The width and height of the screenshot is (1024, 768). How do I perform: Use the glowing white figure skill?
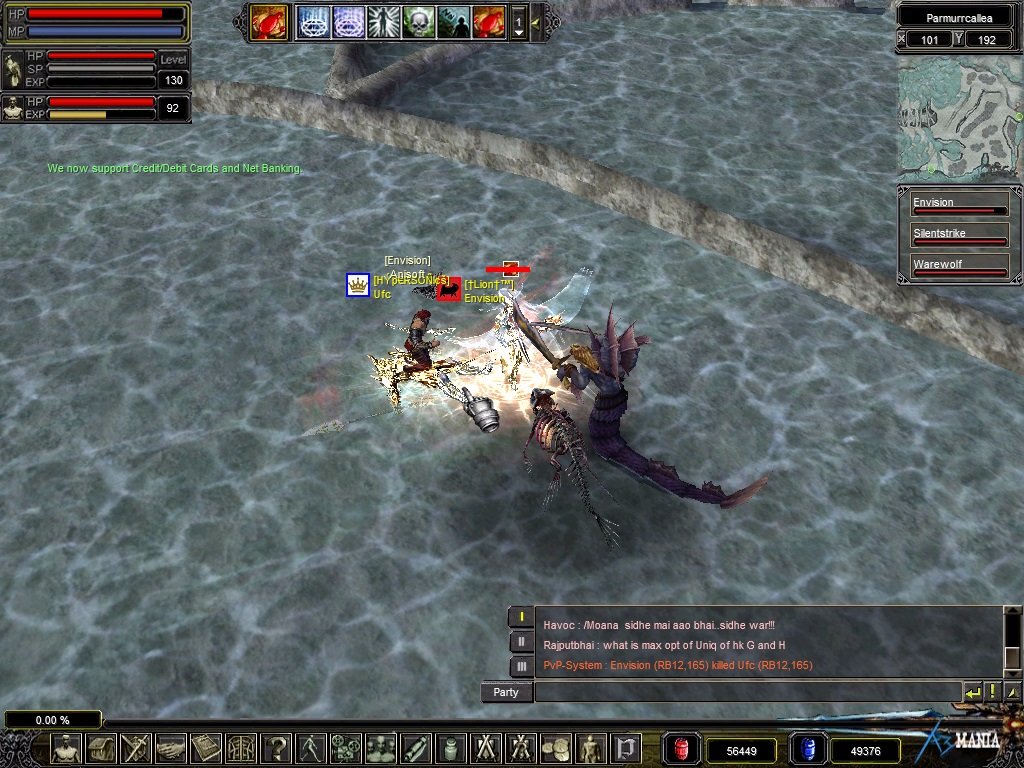(383, 21)
